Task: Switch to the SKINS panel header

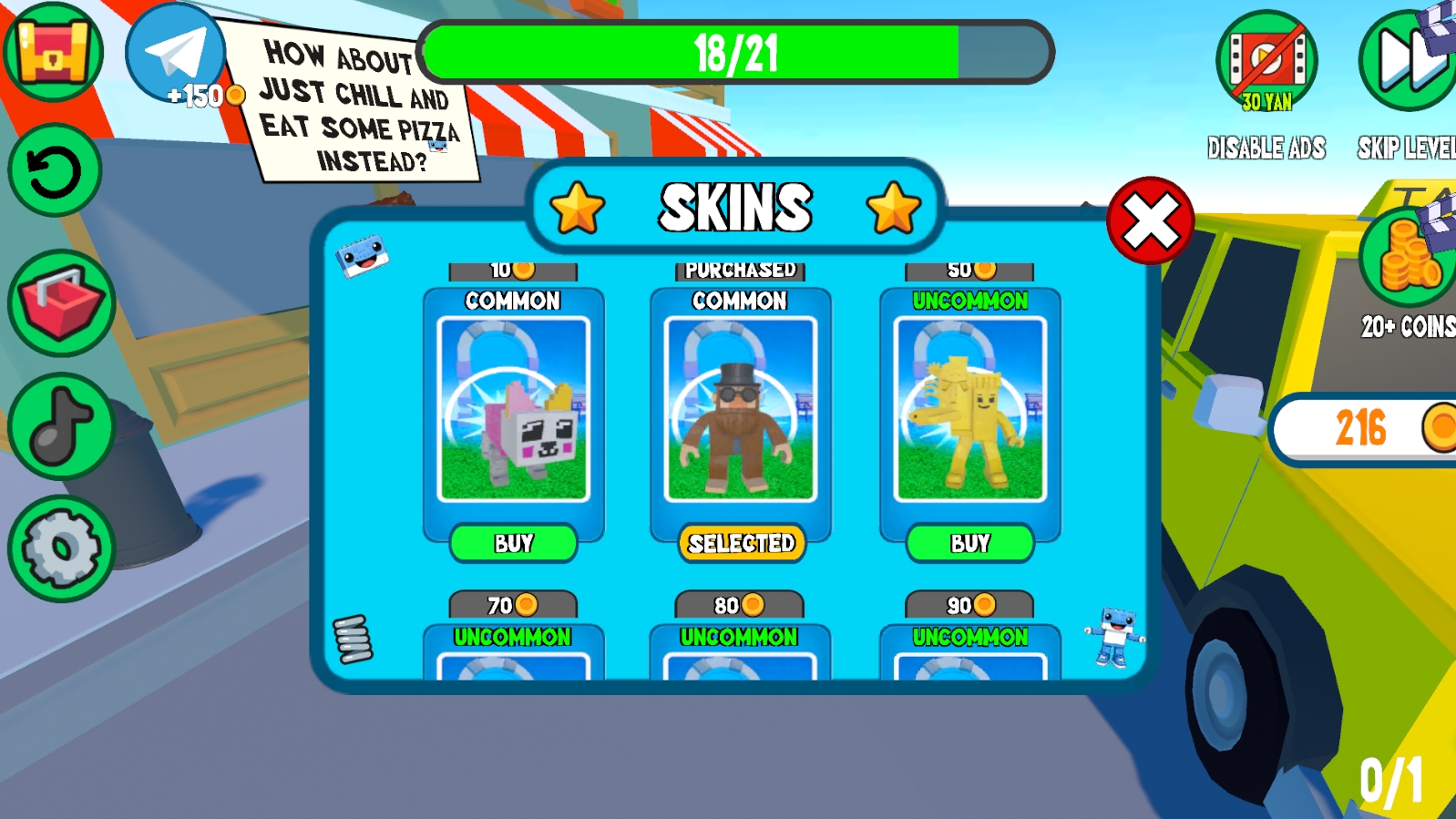Action: (736, 207)
